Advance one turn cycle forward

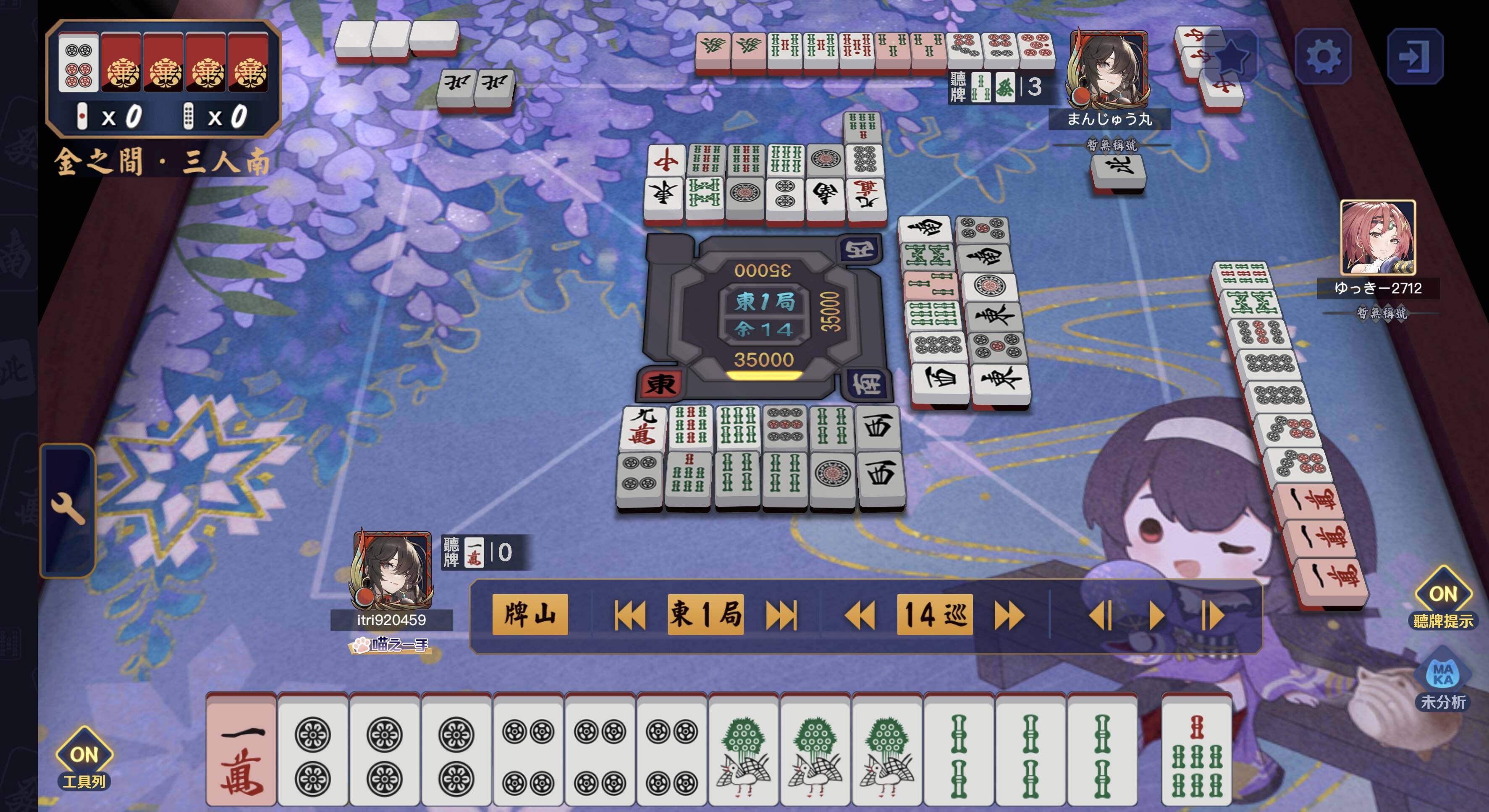click(x=1009, y=615)
